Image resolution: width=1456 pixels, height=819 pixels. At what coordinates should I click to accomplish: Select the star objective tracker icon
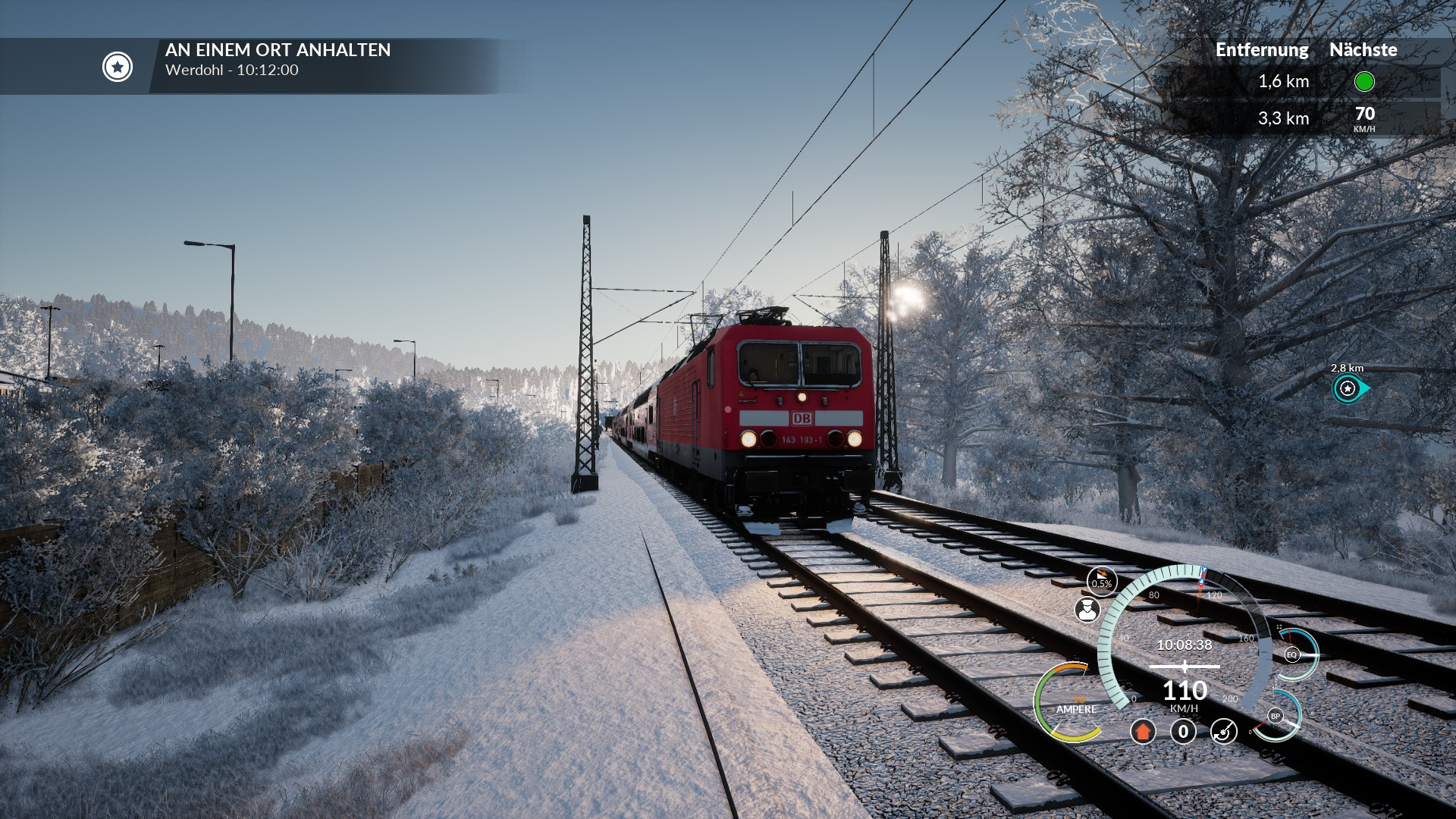[x=118, y=67]
